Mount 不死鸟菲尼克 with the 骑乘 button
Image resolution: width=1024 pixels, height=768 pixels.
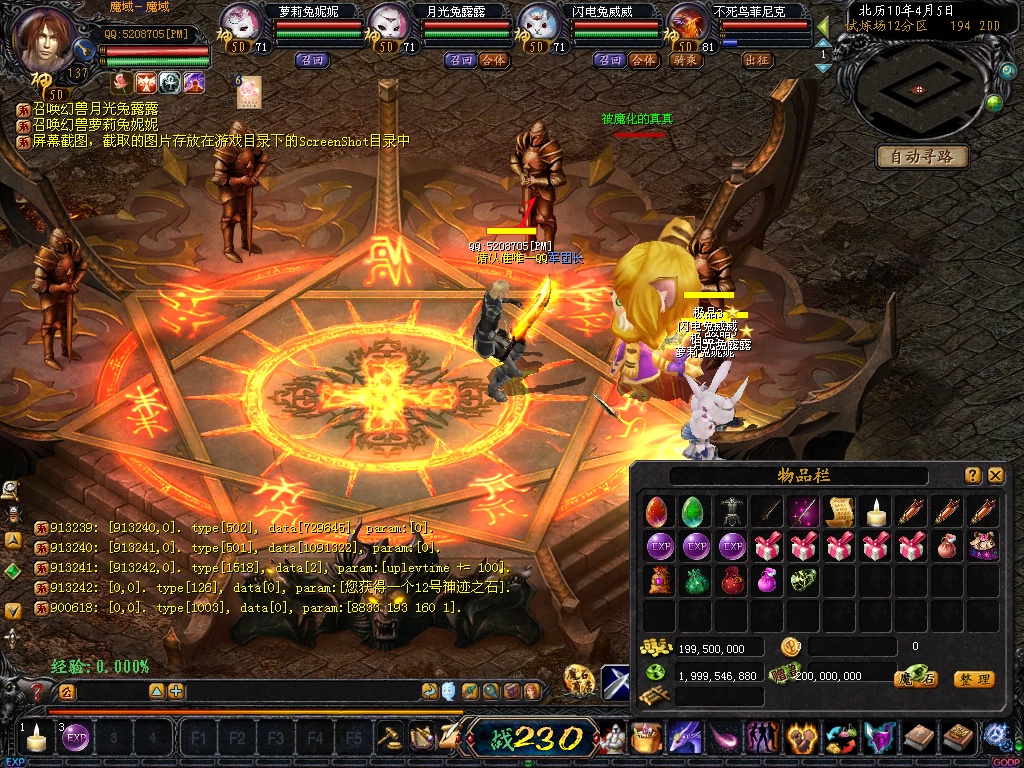[686, 60]
